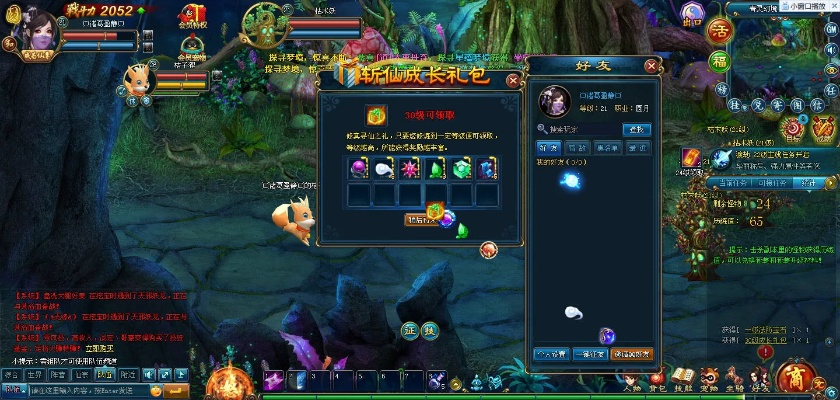Viewport: 840px width, 400px height.
Task: Select the blue rune reward slot
Action: pyautogui.click(x=487, y=169)
